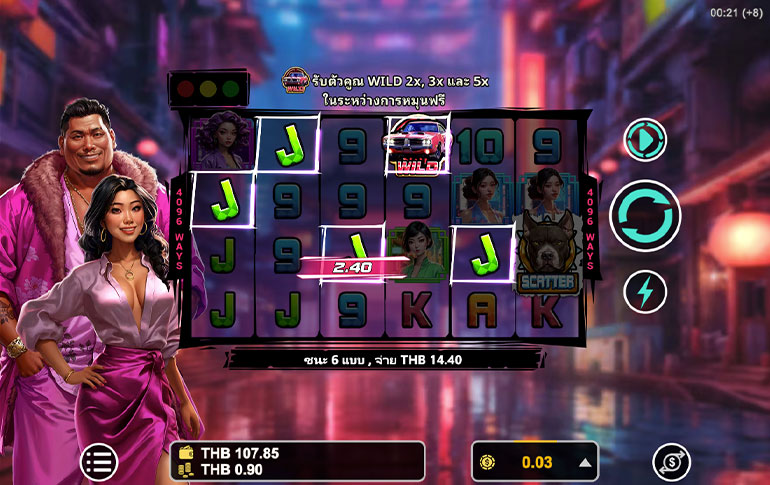Toggle turbo spin with the lightning bolt
The height and width of the screenshot is (485, 770).
pyautogui.click(x=645, y=291)
